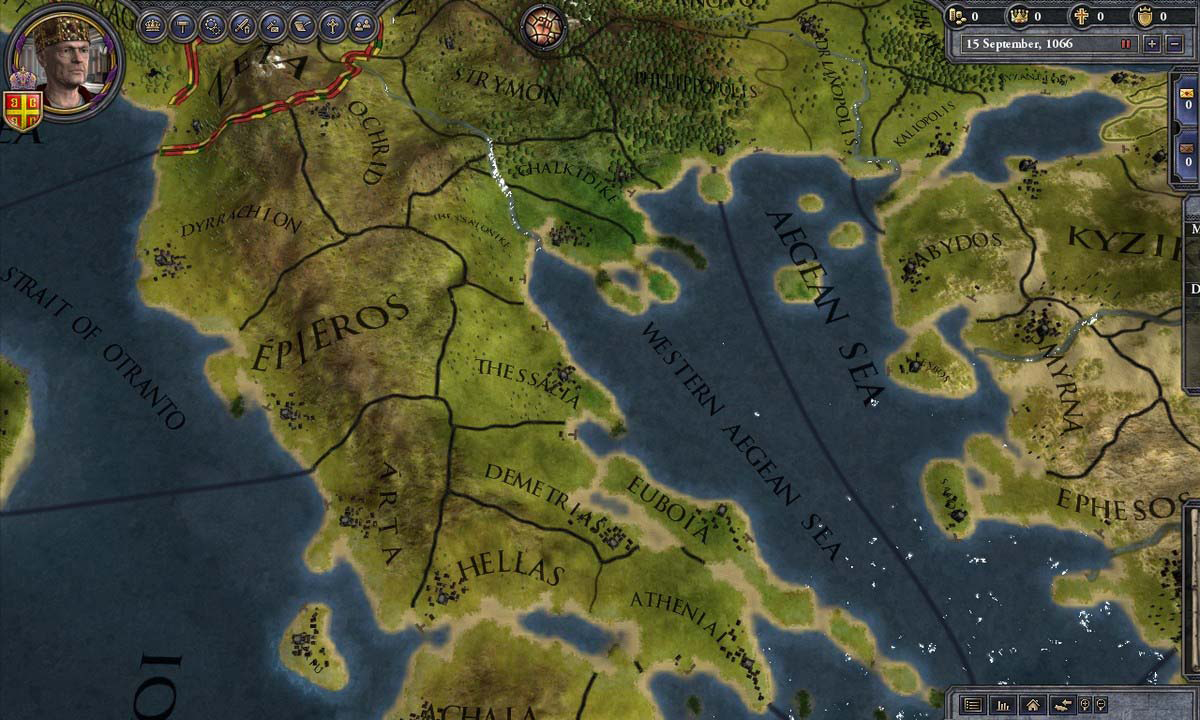Open the technology gears tab
The image size is (1200, 720).
(212, 26)
